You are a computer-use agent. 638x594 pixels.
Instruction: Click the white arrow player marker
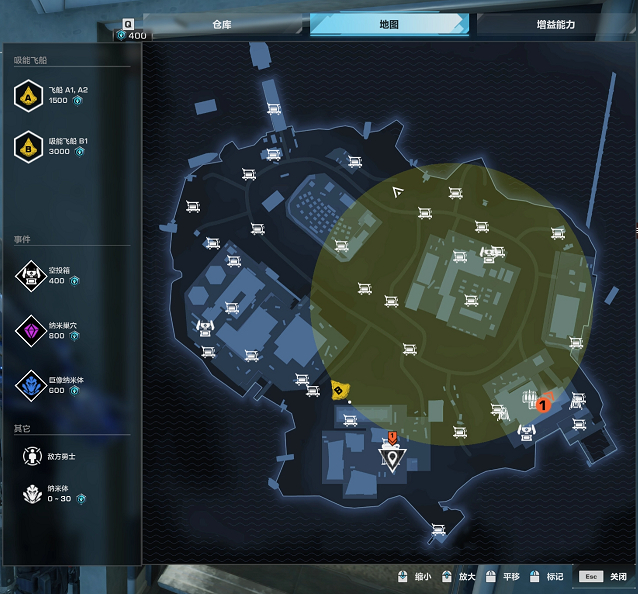pyautogui.click(x=398, y=190)
